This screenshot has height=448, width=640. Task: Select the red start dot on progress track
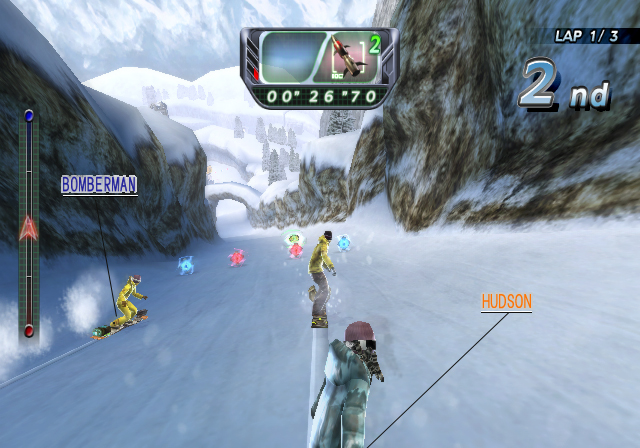[29, 330]
